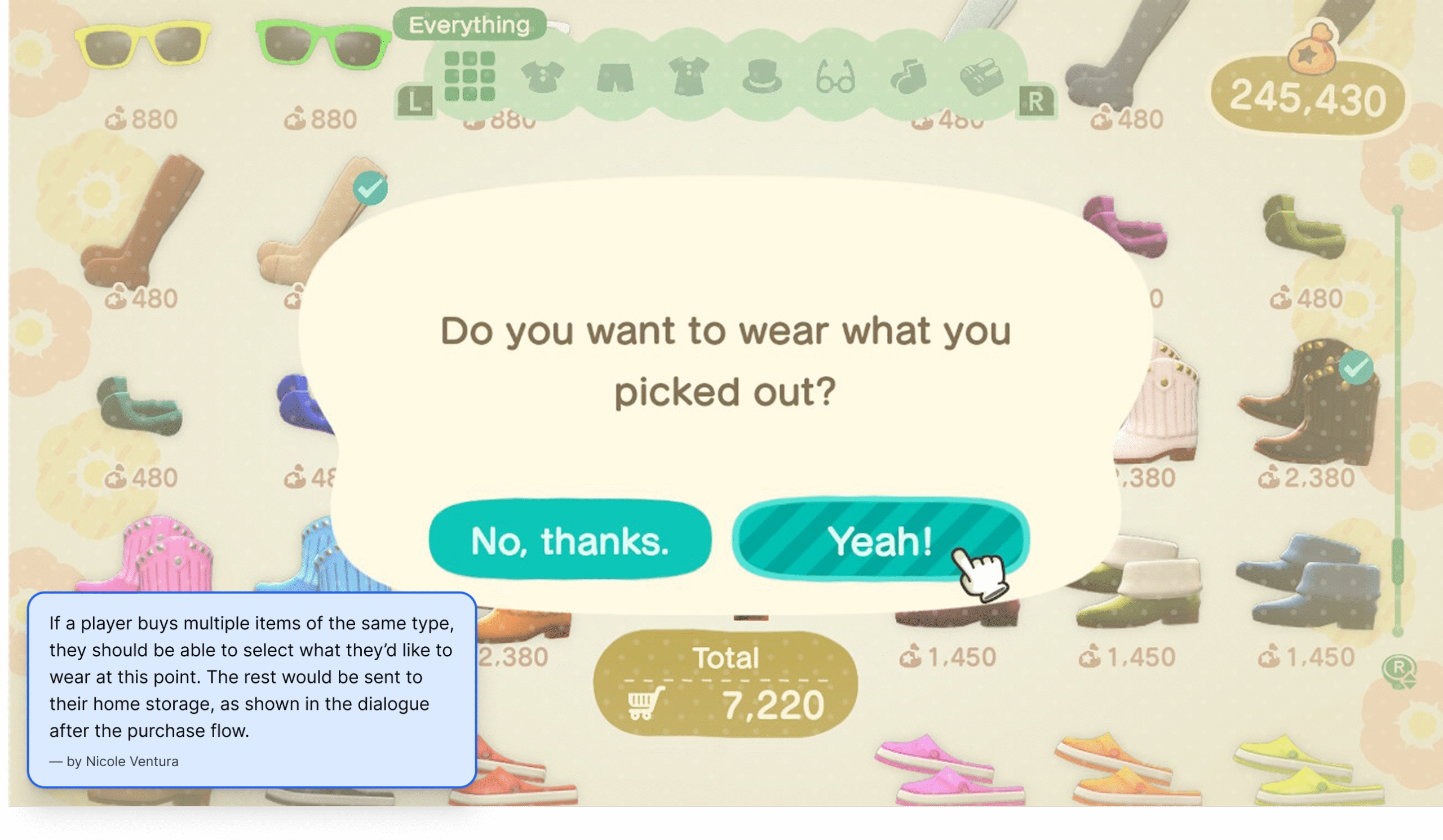Image resolution: width=1443 pixels, height=840 pixels.
Task: Select the checked dark brown cowboy boots
Action: (1308, 403)
